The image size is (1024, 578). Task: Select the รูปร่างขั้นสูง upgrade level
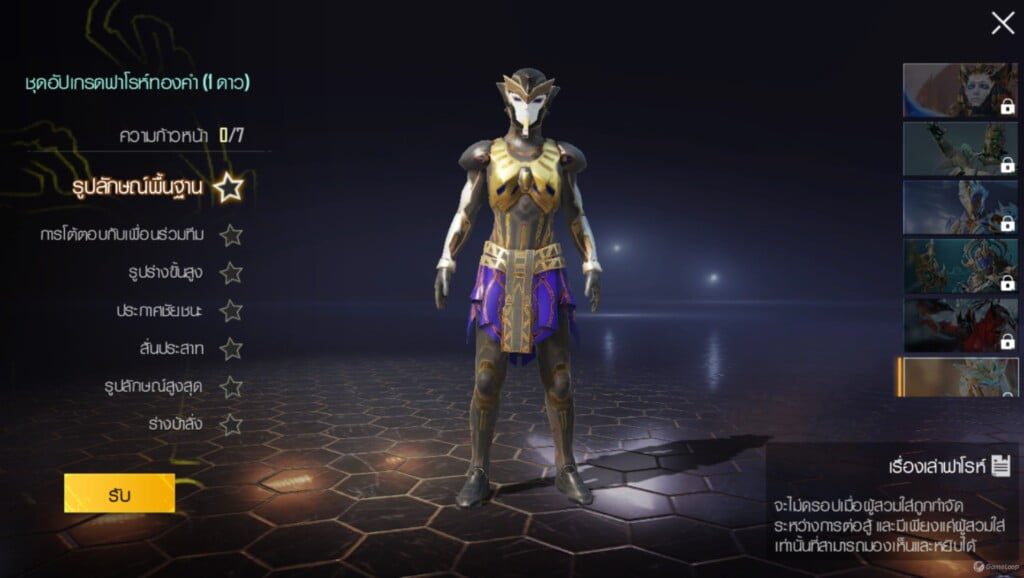[172, 272]
